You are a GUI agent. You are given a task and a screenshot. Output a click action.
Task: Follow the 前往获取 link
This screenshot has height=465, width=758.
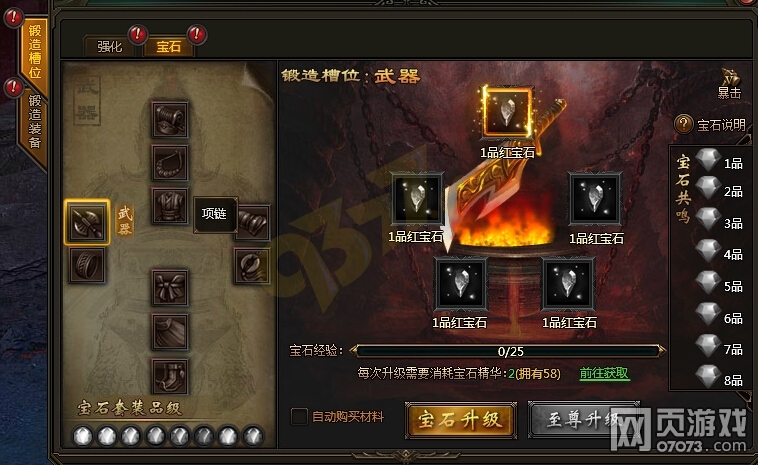point(604,373)
